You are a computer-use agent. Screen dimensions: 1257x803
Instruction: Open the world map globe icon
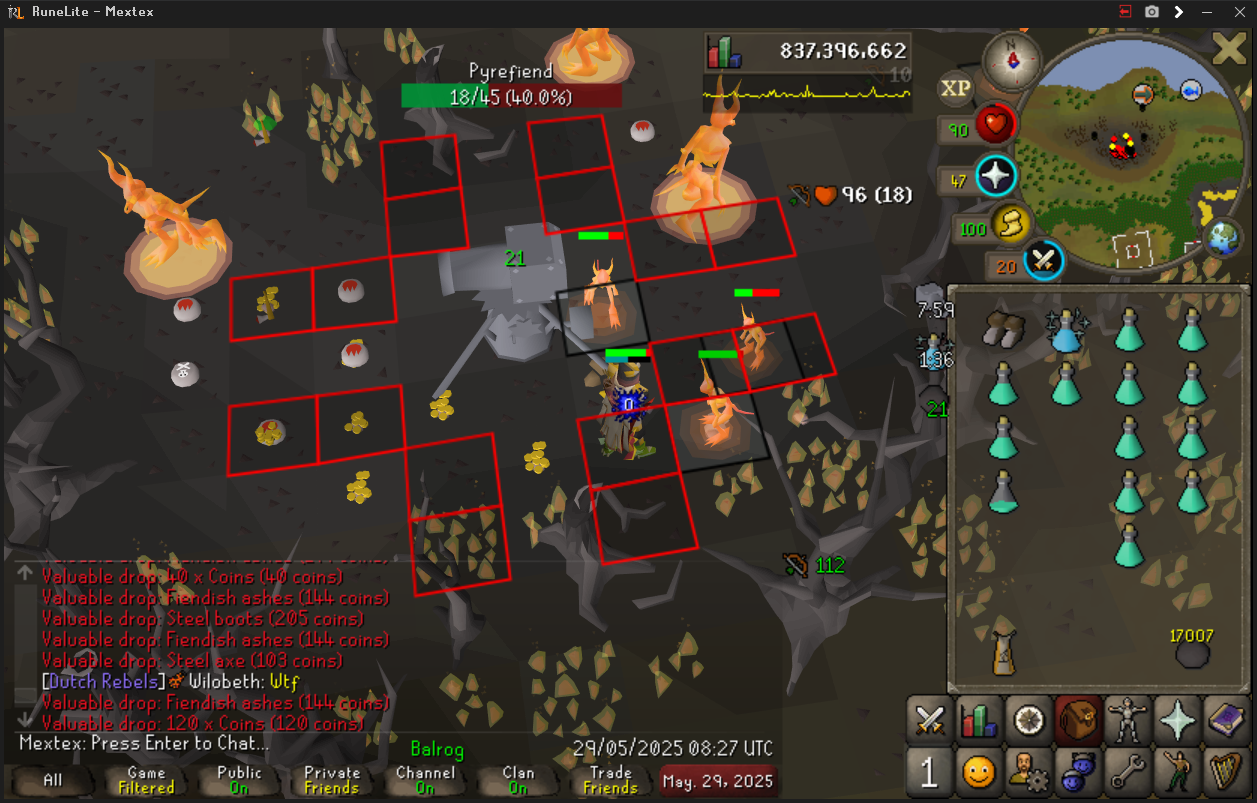click(1222, 240)
